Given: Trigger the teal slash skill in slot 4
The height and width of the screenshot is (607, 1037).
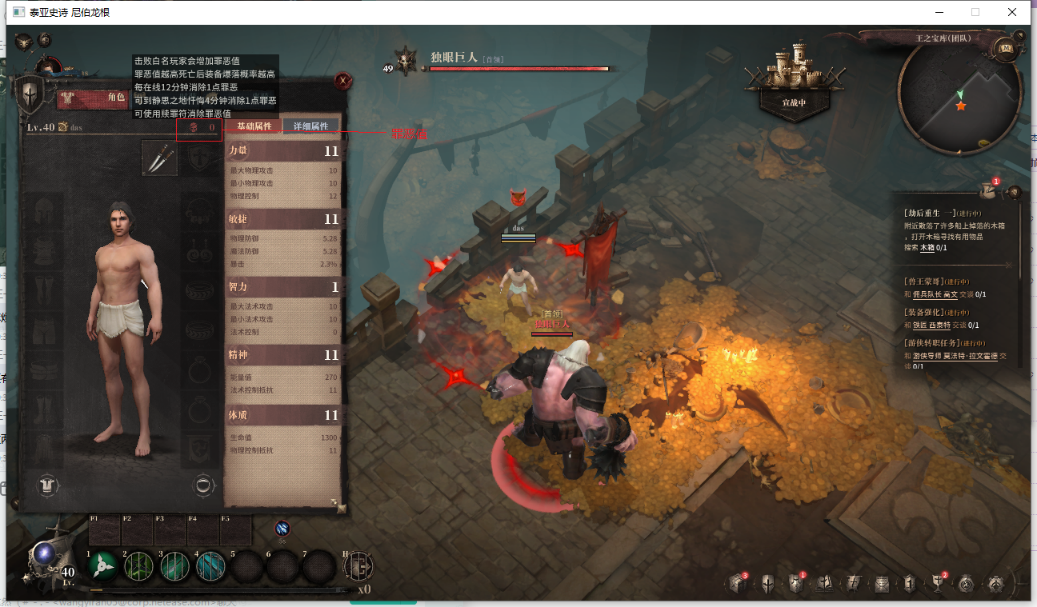Looking at the screenshot, I should click(x=210, y=566).
